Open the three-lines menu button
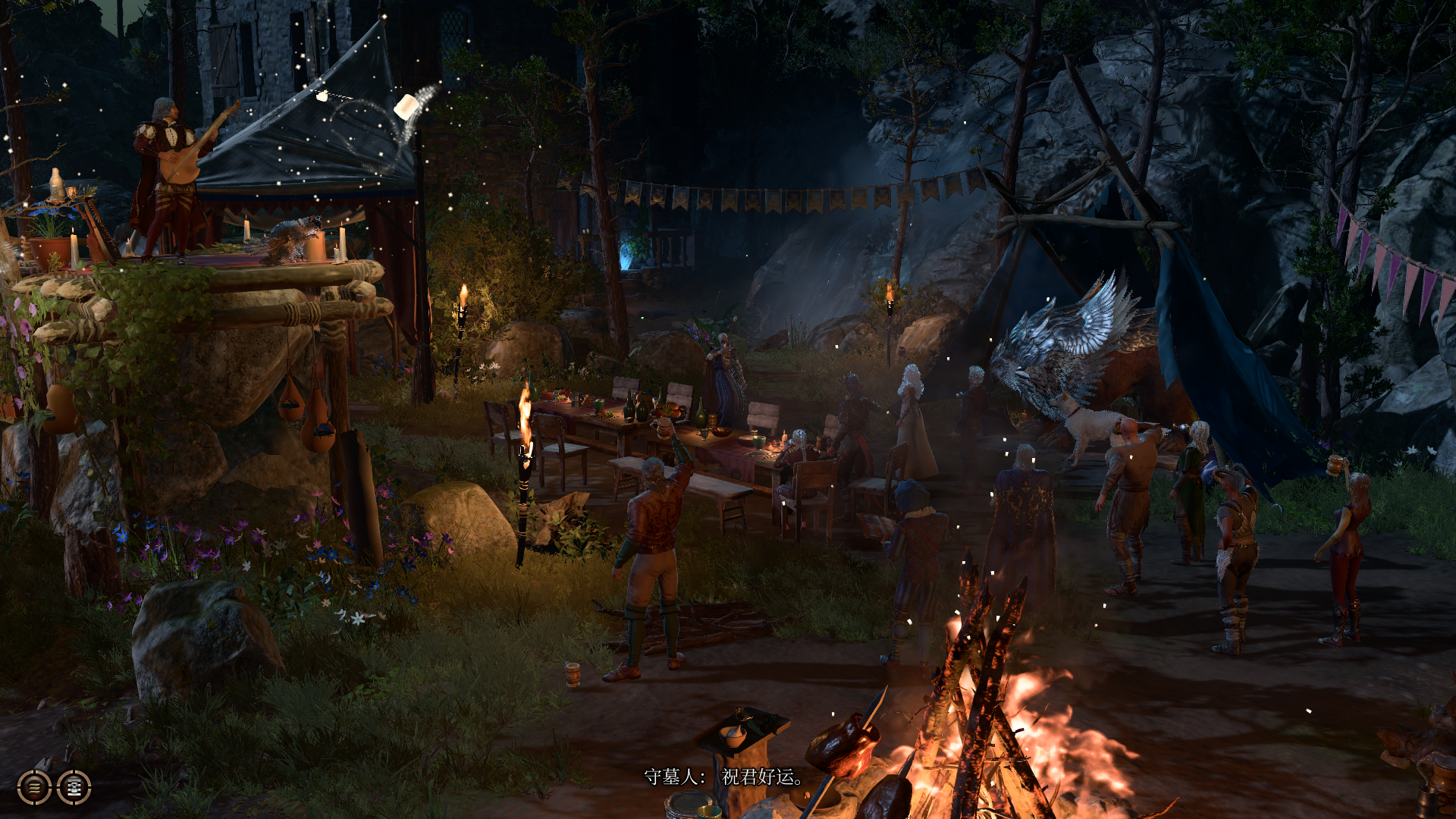This screenshot has height=819, width=1456. coord(34,787)
